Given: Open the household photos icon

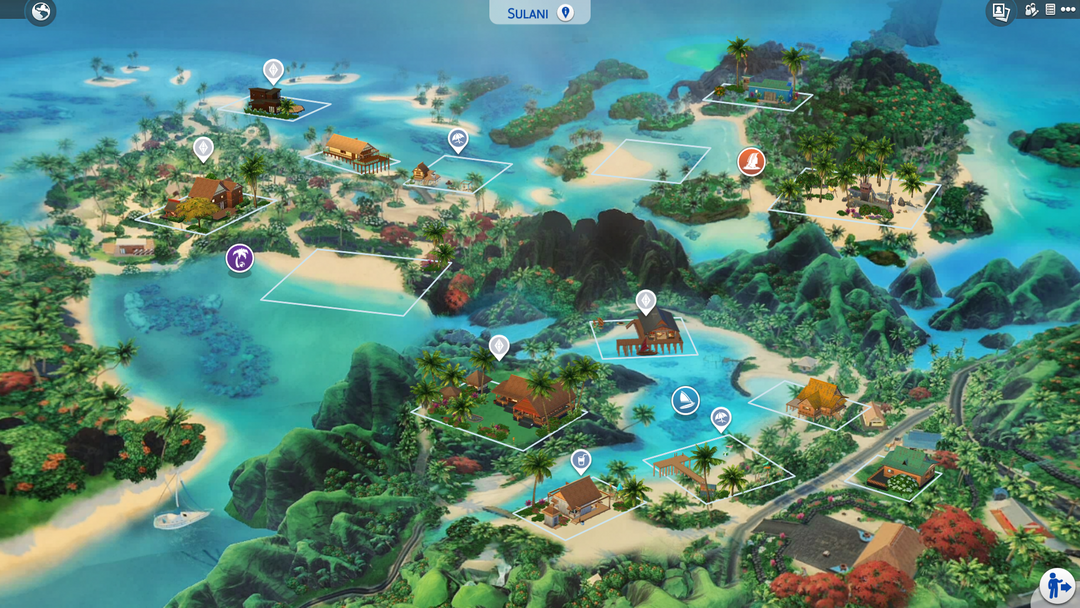Looking at the screenshot, I should point(1000,11).
